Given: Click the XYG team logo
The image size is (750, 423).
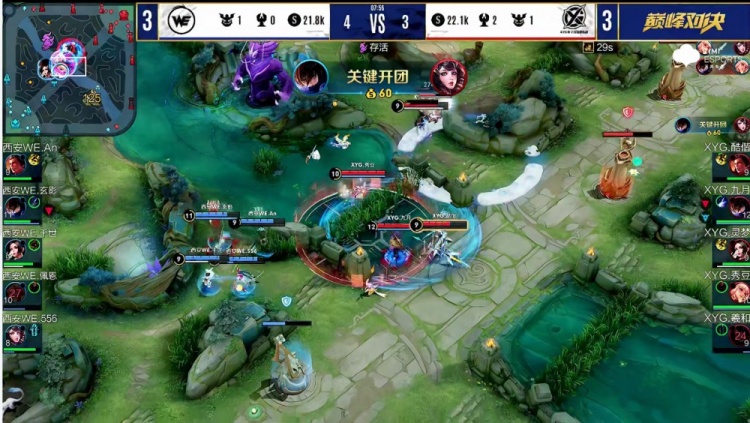Looking at the screenshot, I should (x=571, y=20).
